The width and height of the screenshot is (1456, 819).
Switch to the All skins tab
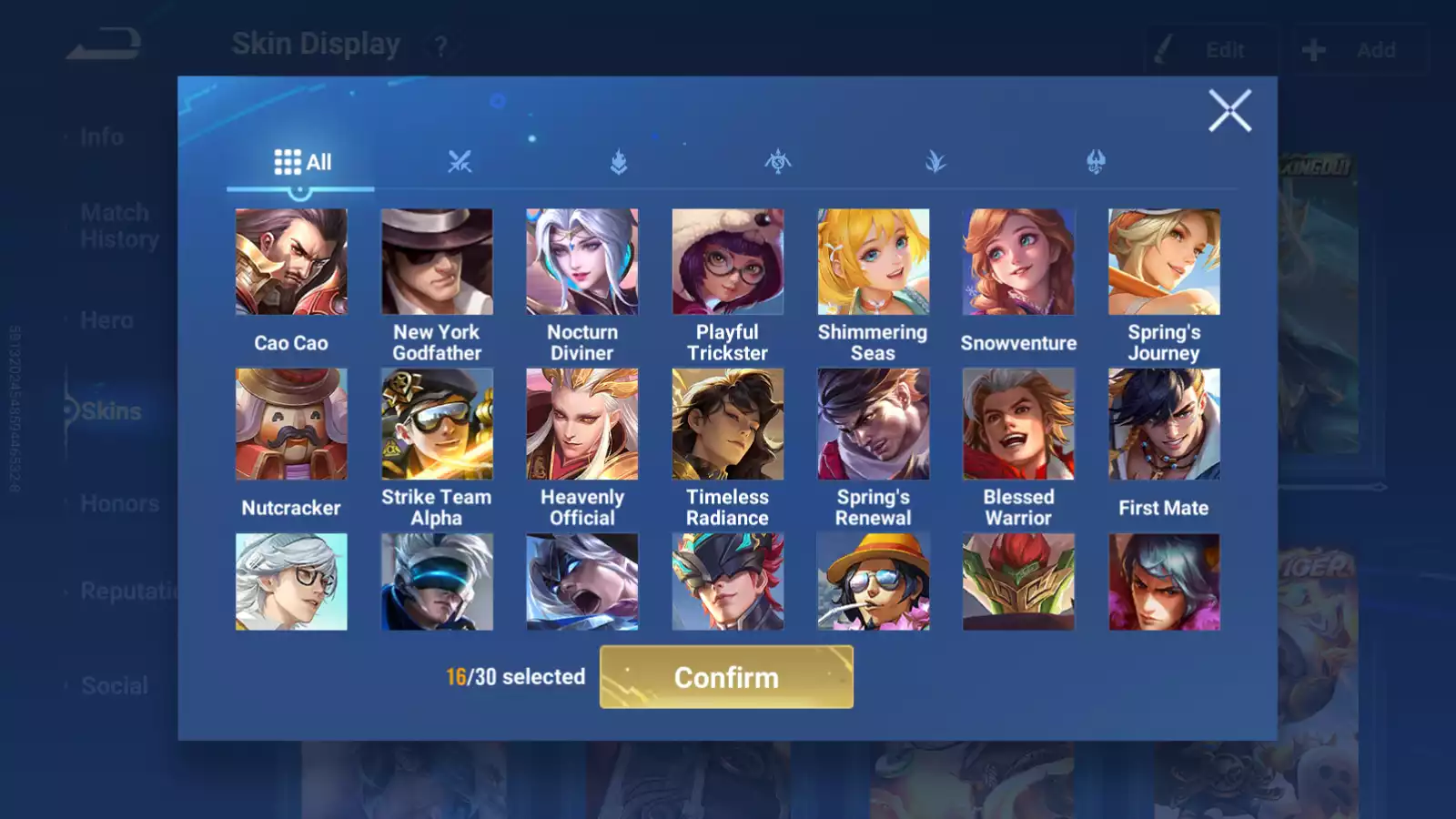pyautogui.click(x=302, y=163)
